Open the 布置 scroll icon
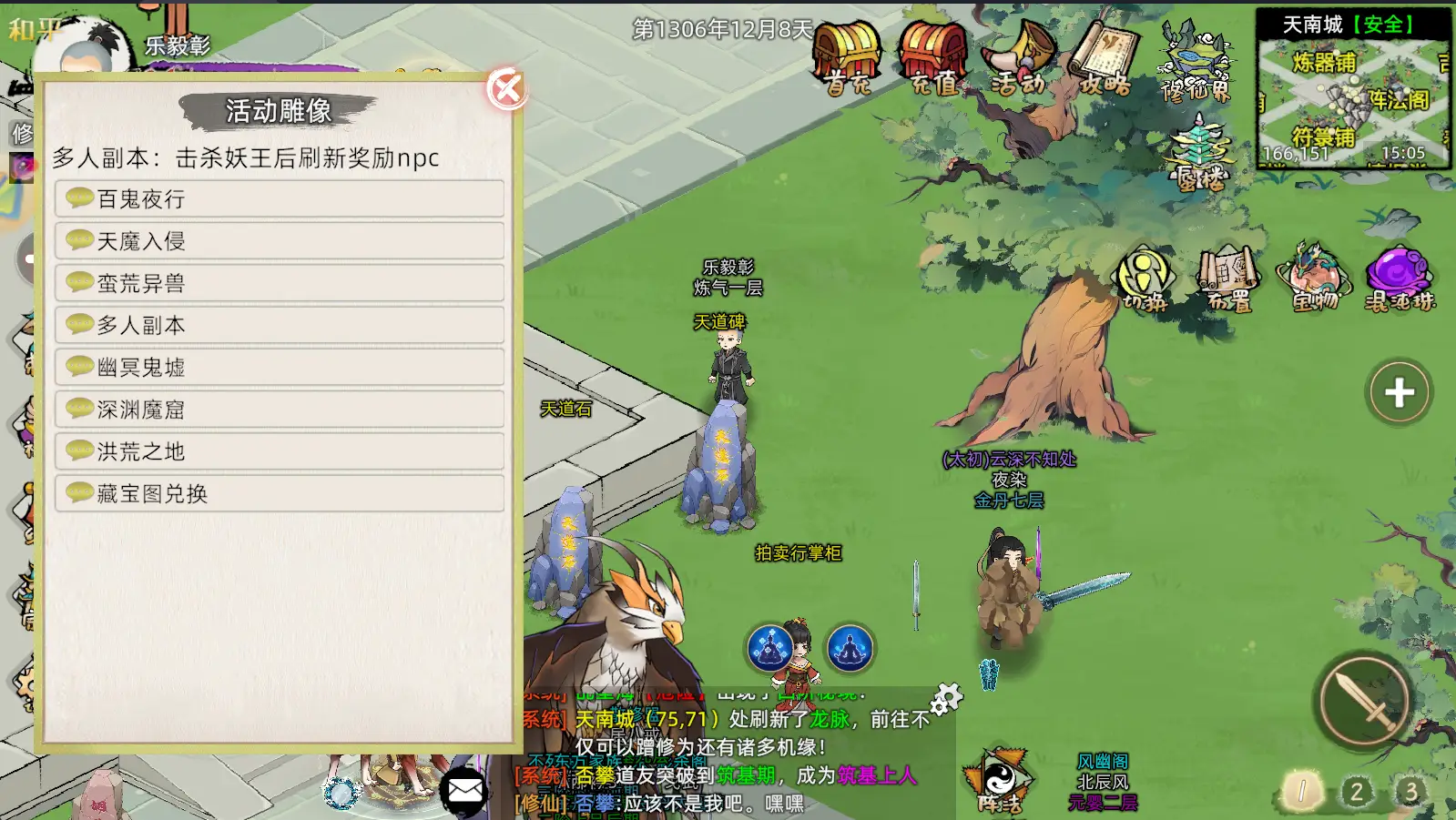Viewport: 1456px width, 820px height. (1228, 278)
